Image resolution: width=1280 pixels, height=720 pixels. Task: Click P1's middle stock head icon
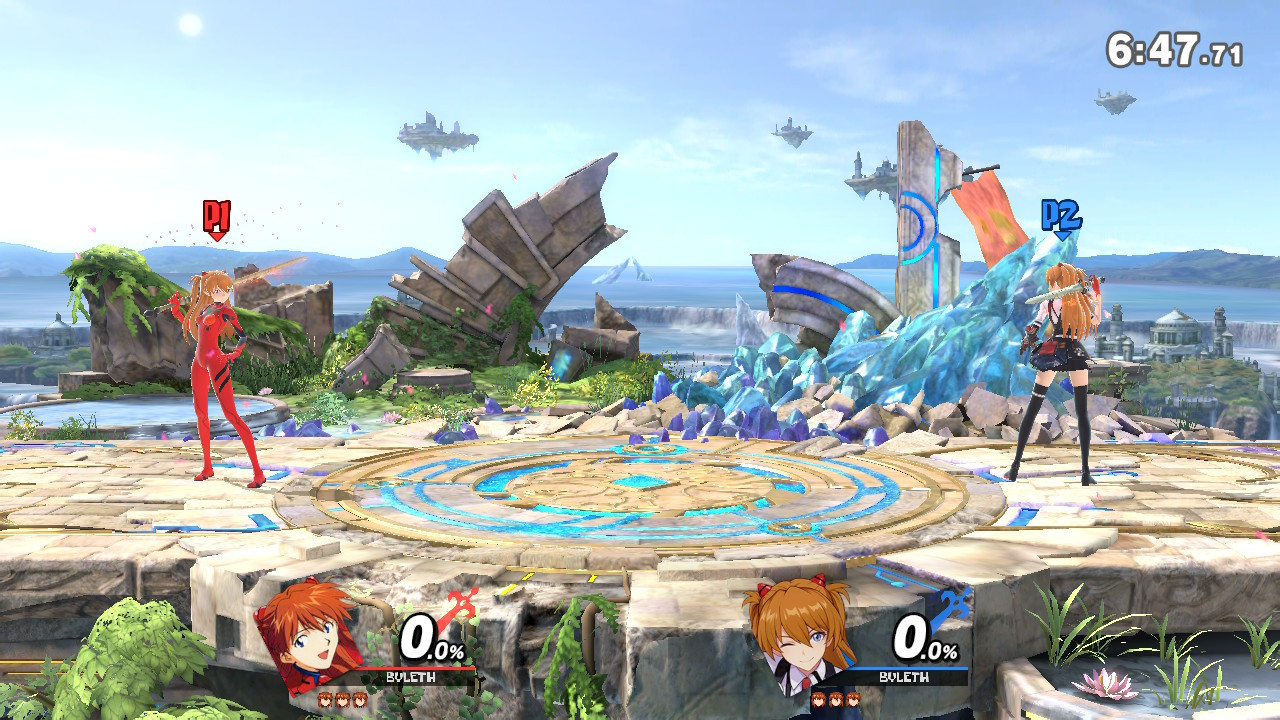pos(344,700)
